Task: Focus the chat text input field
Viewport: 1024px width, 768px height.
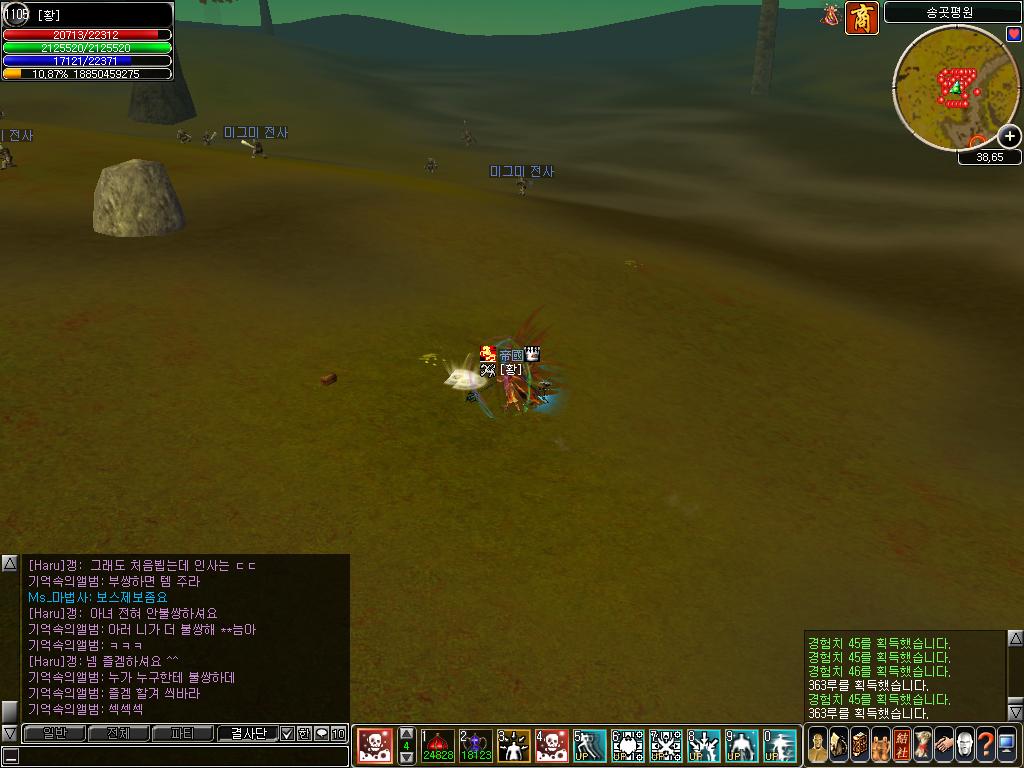Action: [175, 756]
